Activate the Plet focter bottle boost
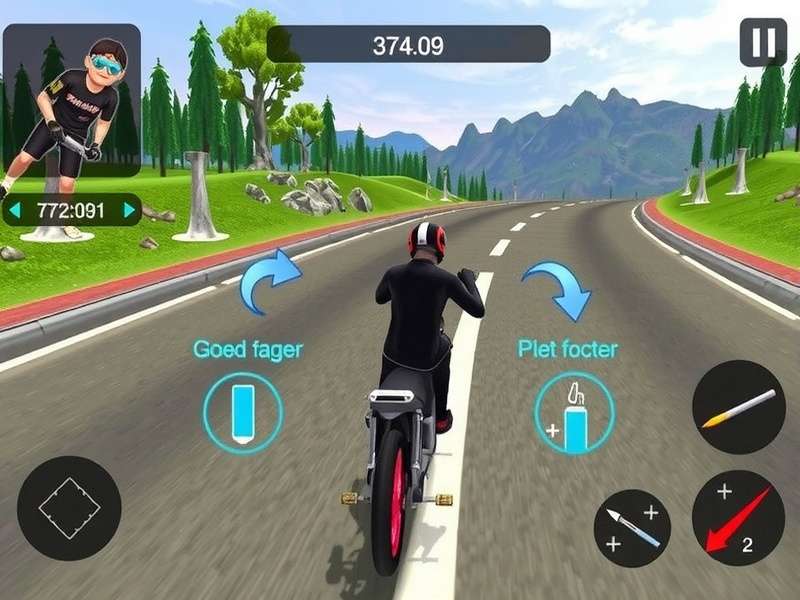This screenshot has width=800, height=600. tap(574, 413)
